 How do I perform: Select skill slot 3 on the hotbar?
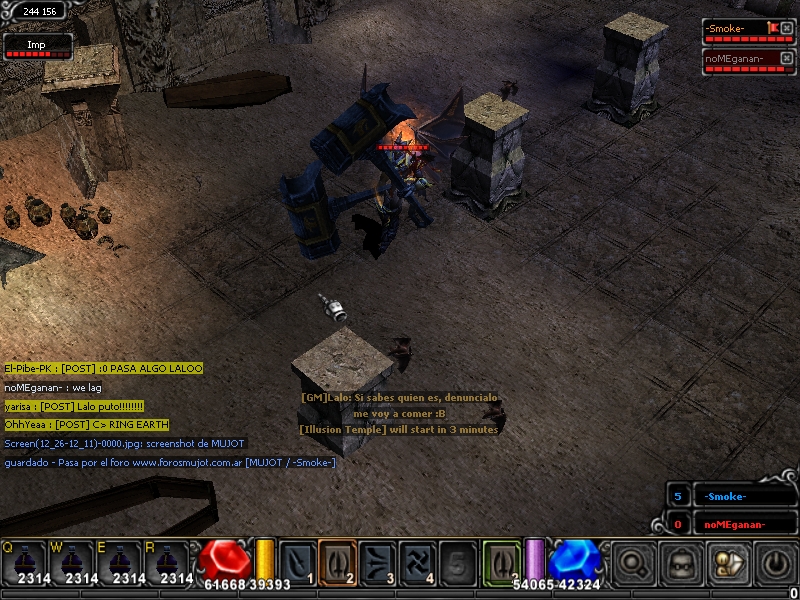(378, 561)
